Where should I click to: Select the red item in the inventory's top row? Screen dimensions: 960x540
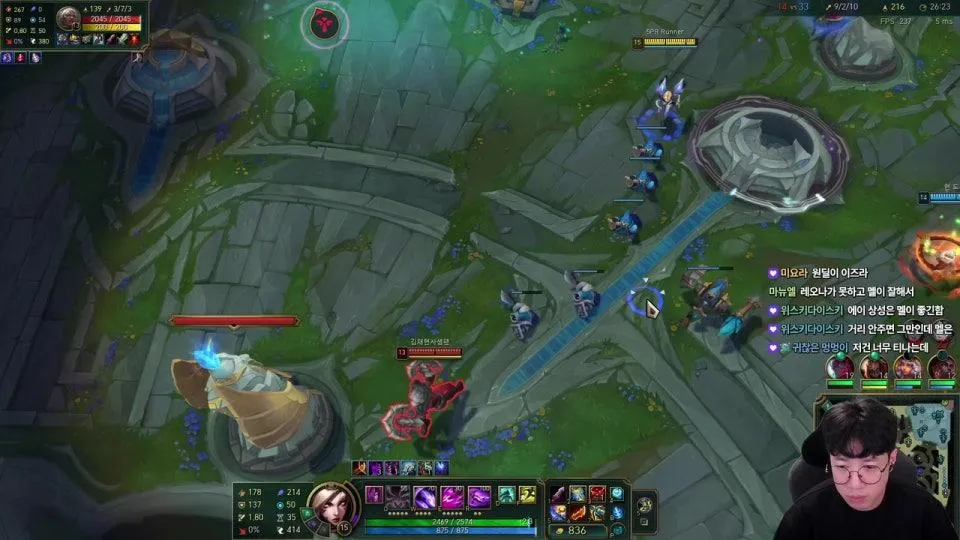596,494
